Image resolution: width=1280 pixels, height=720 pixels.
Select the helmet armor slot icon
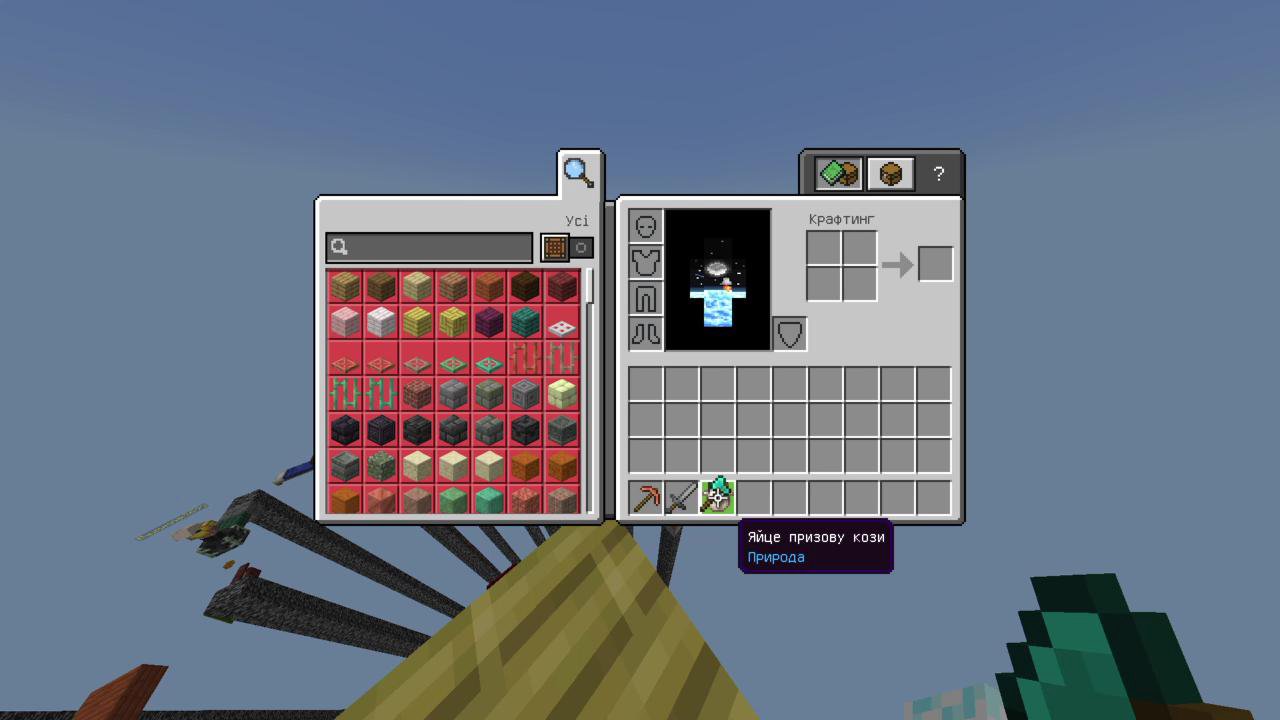[645, 226]
